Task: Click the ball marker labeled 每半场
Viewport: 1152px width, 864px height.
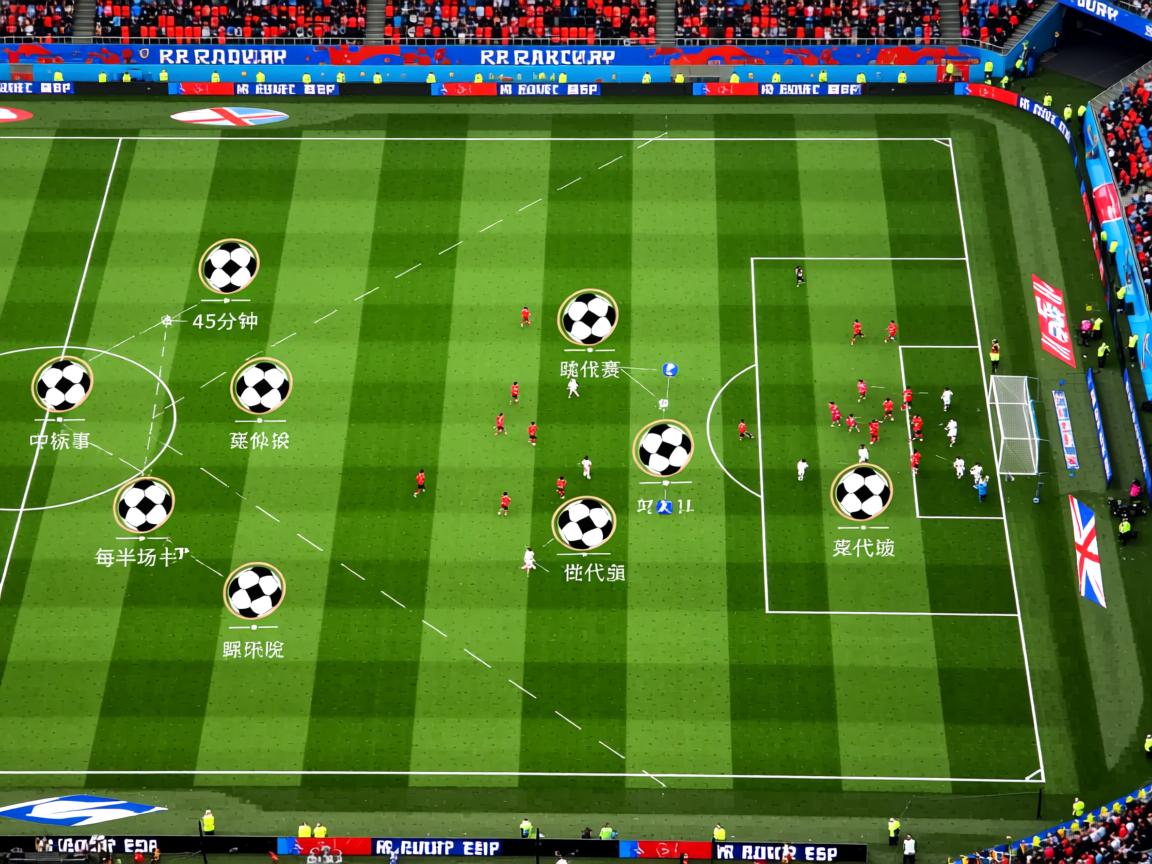Action: pyautogui.click(x=144, y=504)
